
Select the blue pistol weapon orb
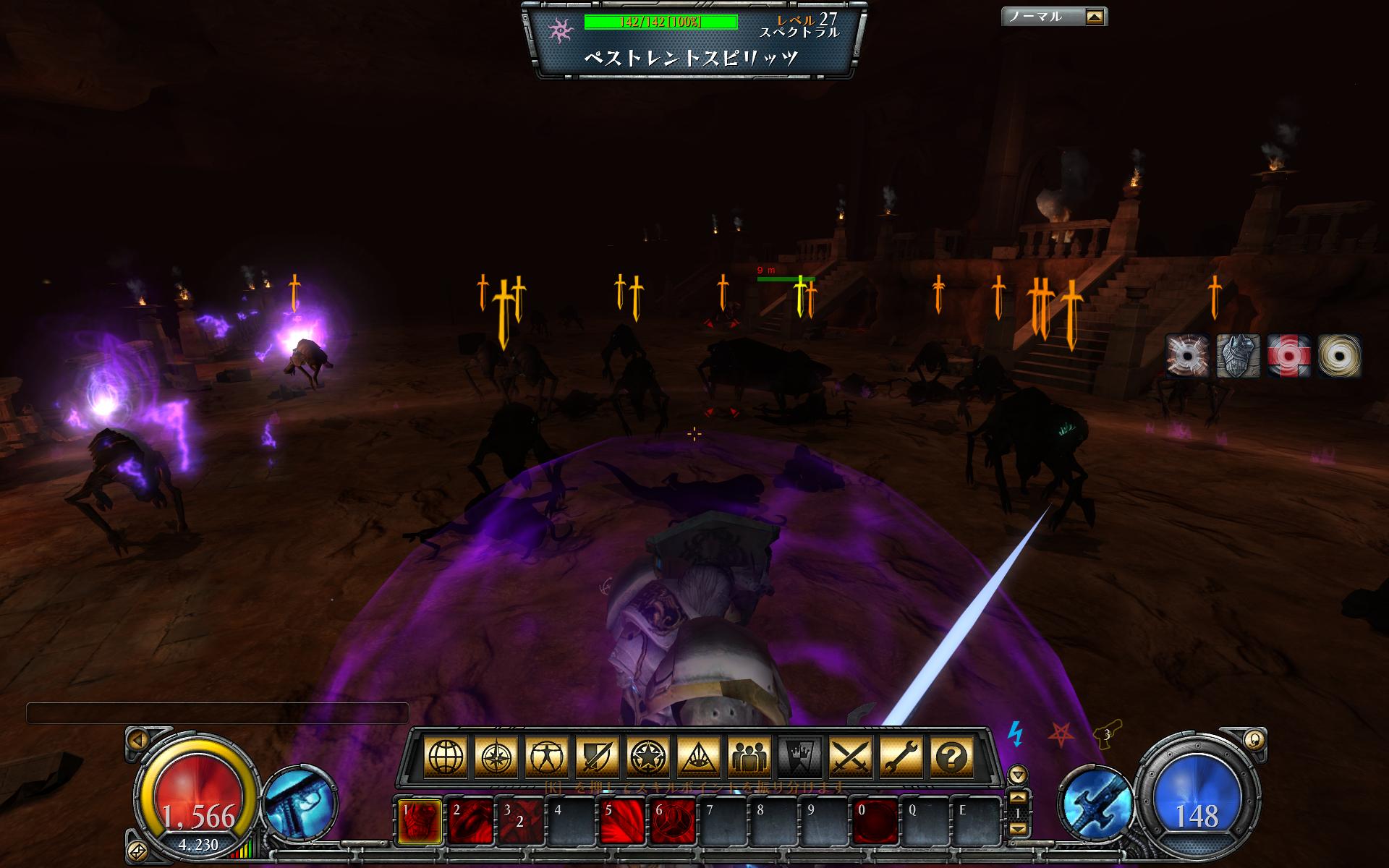(x=300, y=803)
